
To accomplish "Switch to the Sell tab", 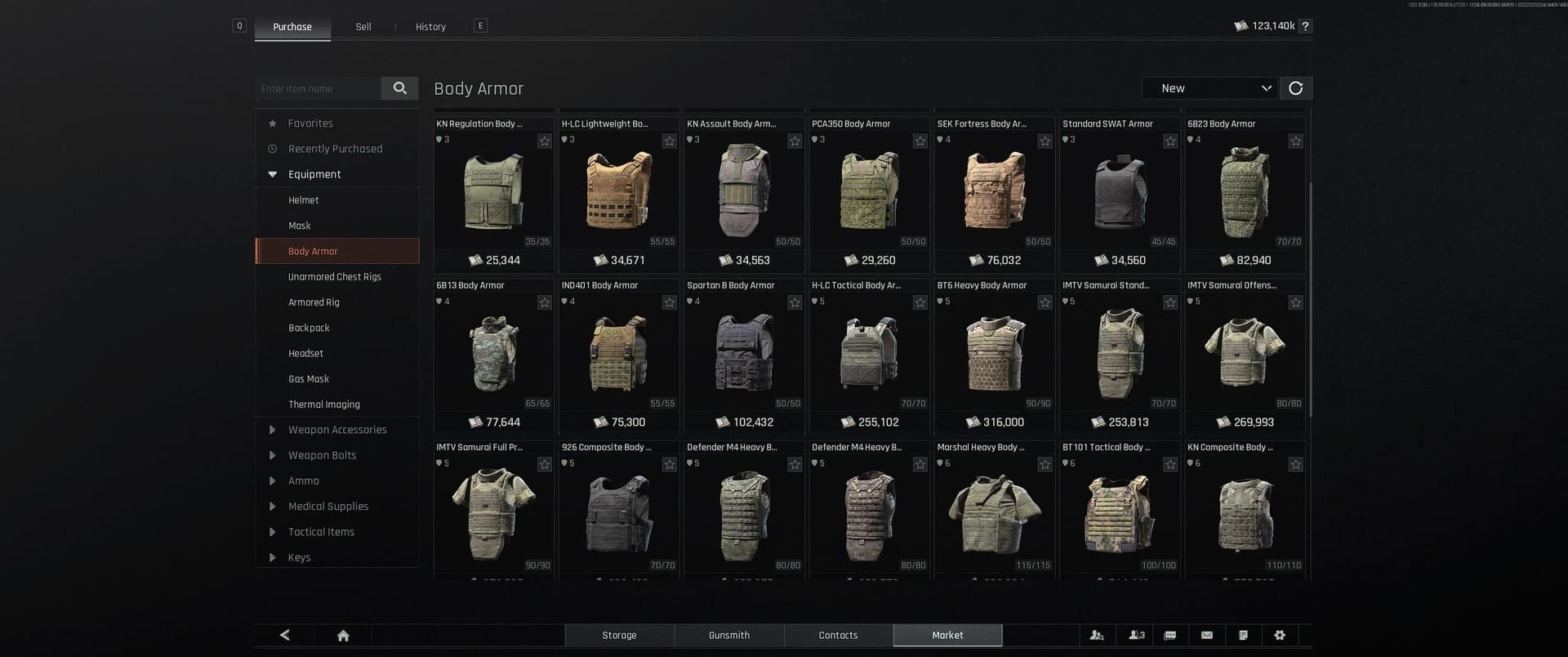I will [363, 26].
